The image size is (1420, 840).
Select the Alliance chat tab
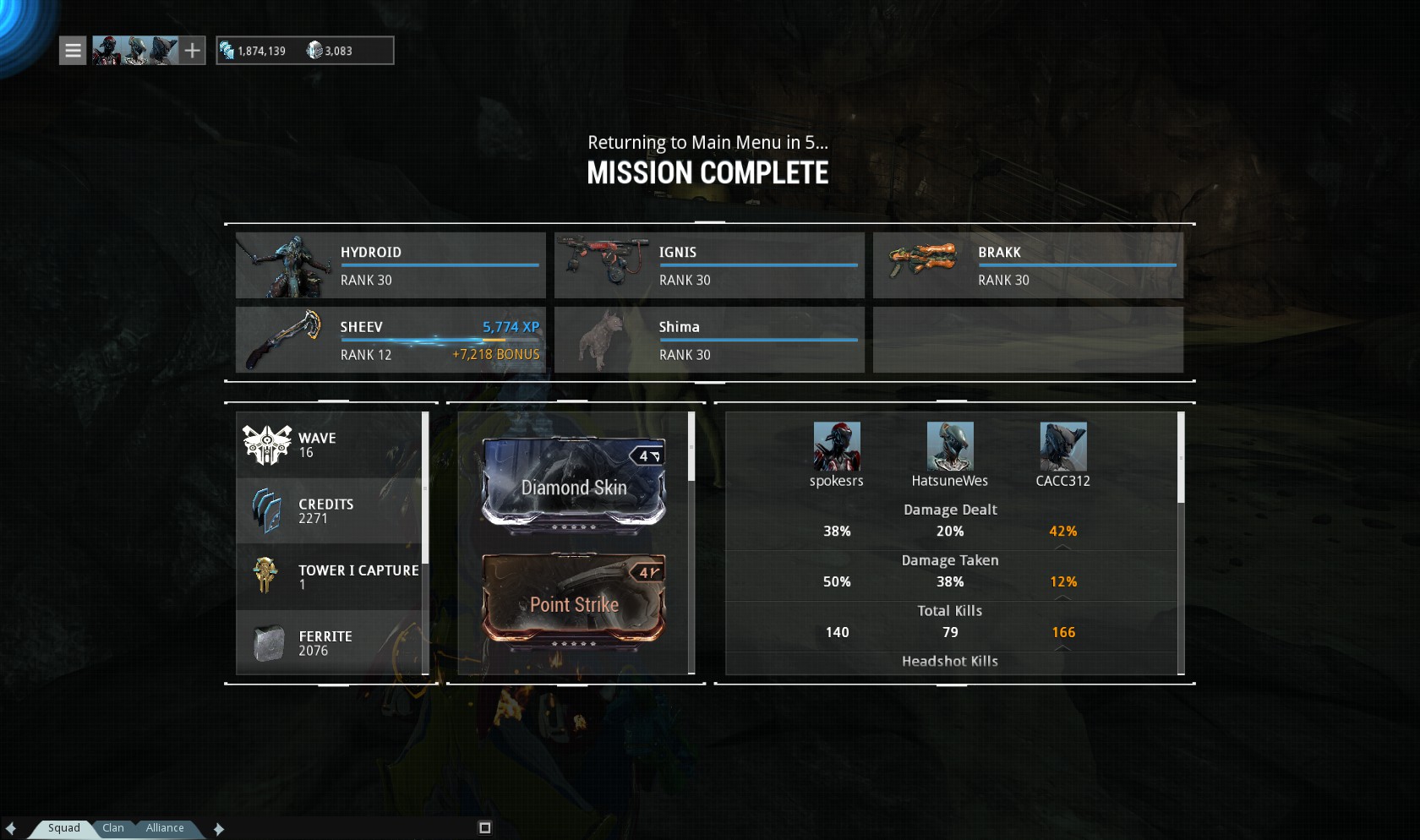[x=165, y=828]
